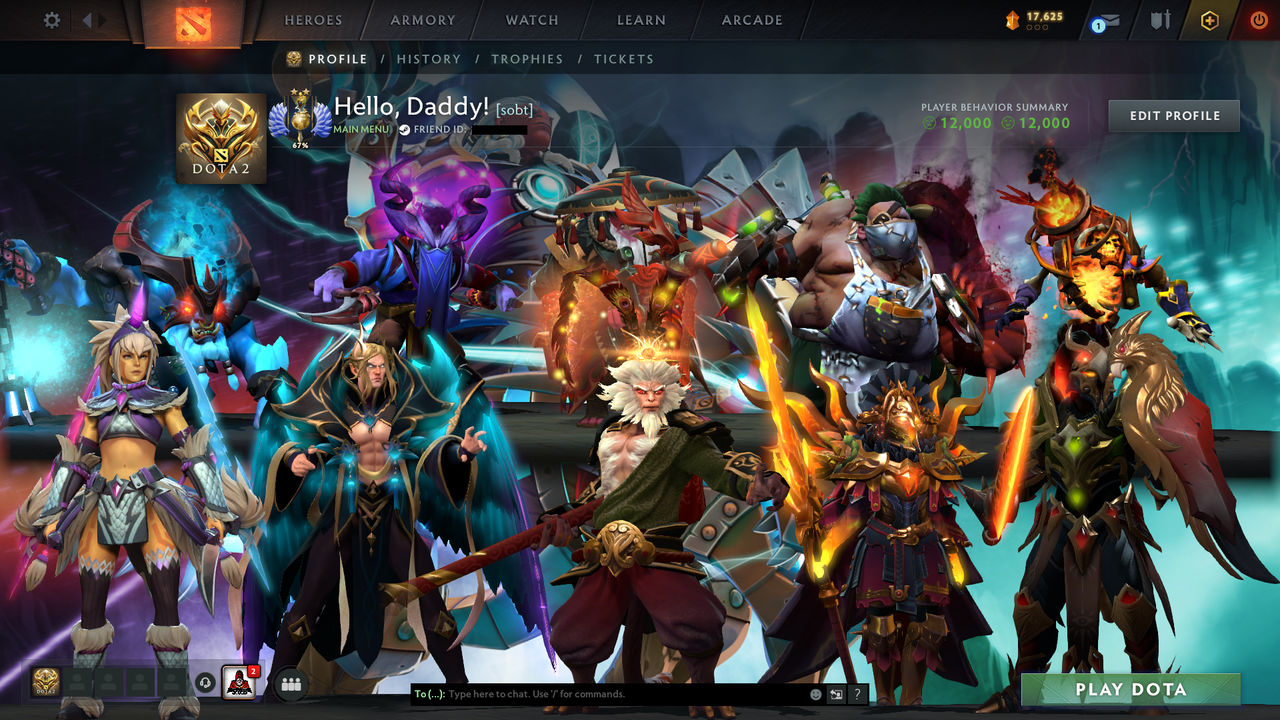Expand shard options via the three dots

(1036, 28)
